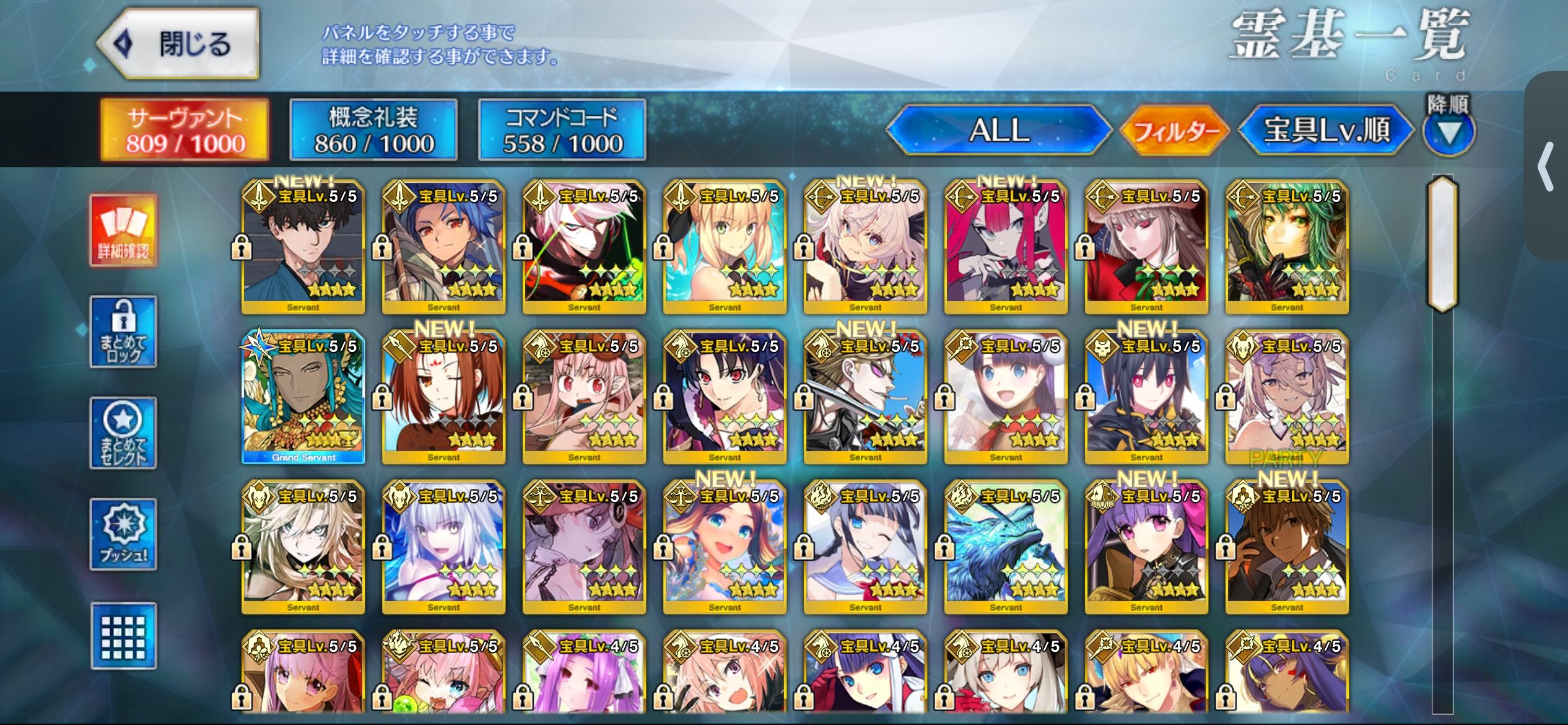The image size is (1568, 725).
Task: Pick the servant with sunglasses and cigarette
Action: click(865, 397)
